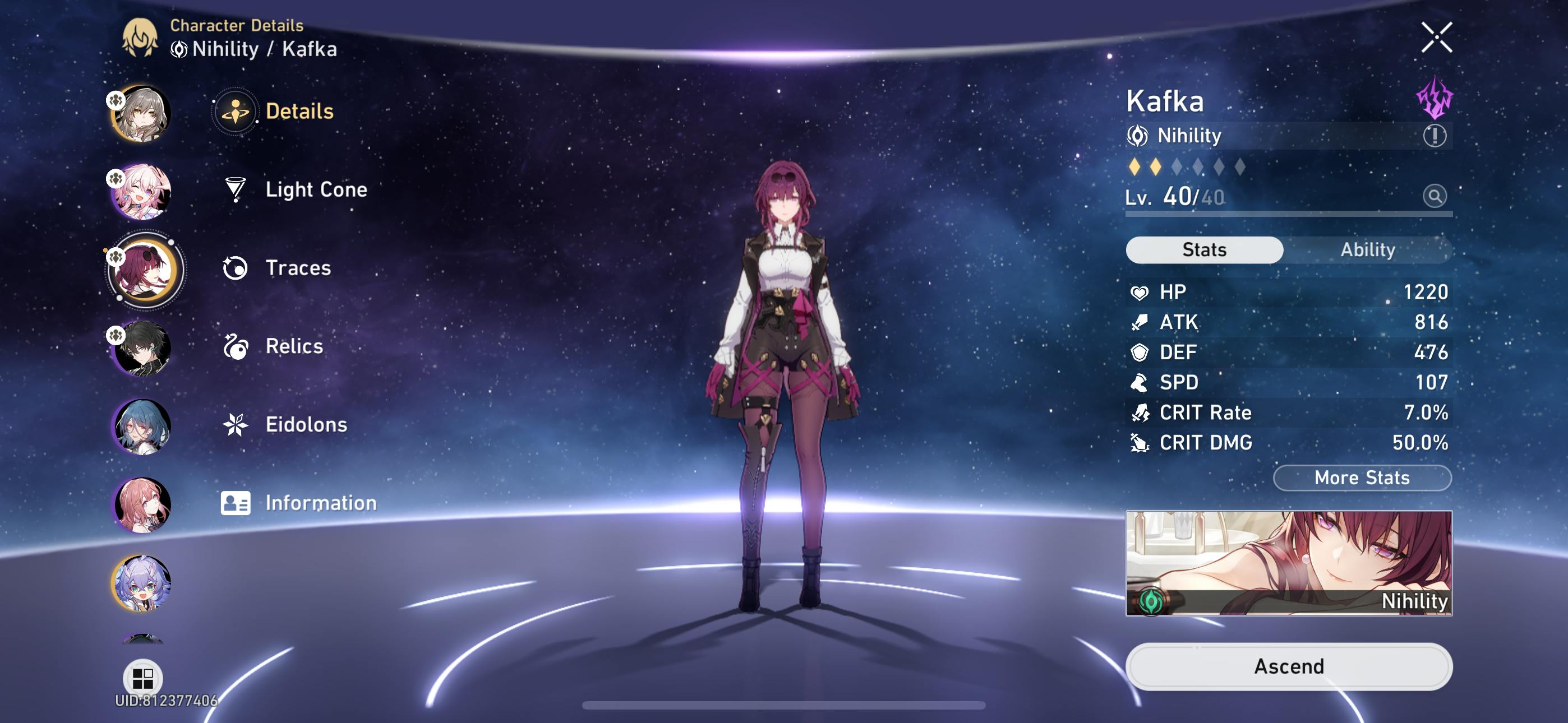Show the Information page
Screen dimensions: 1568x723
click(x=320, y=503)
